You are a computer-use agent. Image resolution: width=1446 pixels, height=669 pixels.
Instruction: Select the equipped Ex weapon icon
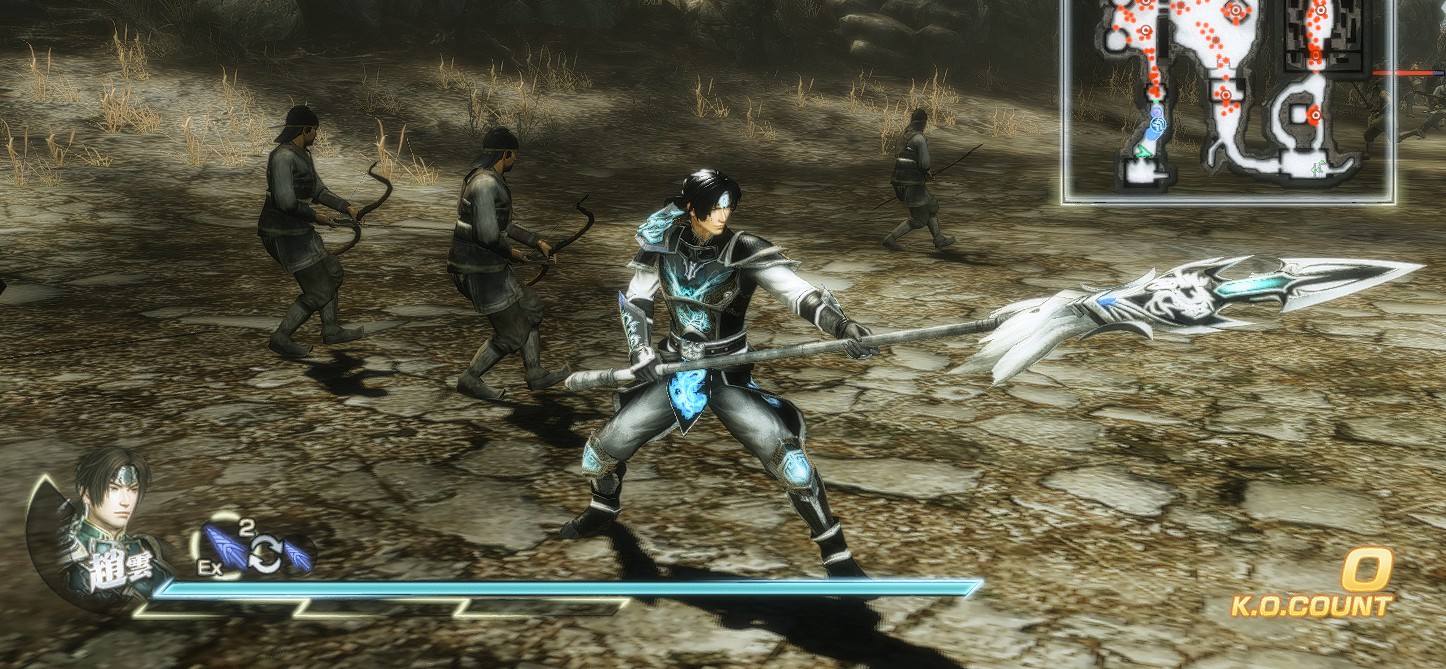pyautogui.click(x=224, y=548)
